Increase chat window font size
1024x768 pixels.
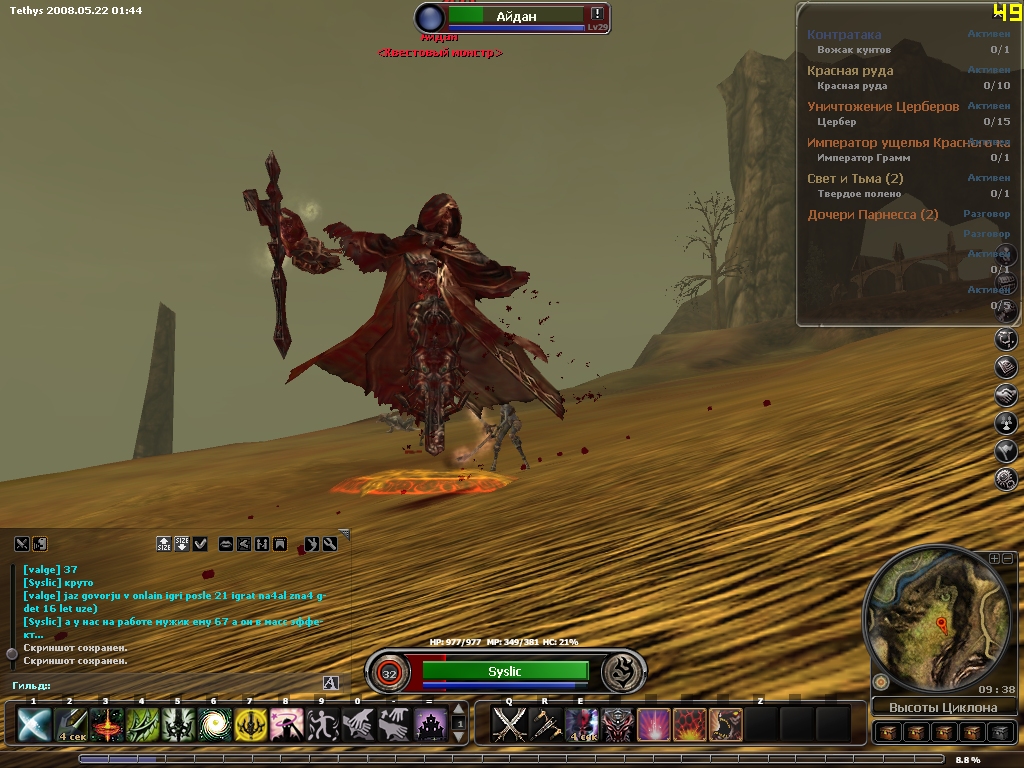coord(164,543)
